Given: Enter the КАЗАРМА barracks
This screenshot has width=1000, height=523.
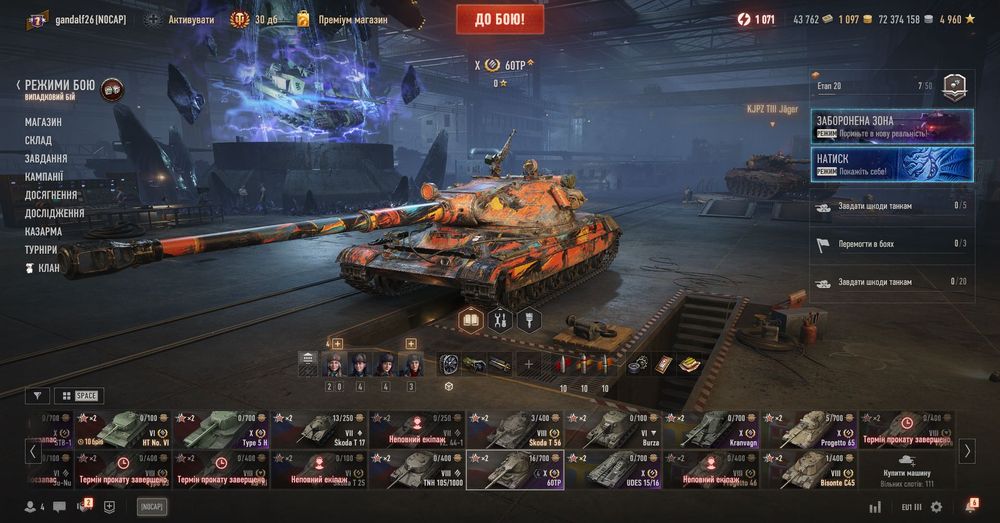Looking at the screenshot, I should (x=43, y=231).
